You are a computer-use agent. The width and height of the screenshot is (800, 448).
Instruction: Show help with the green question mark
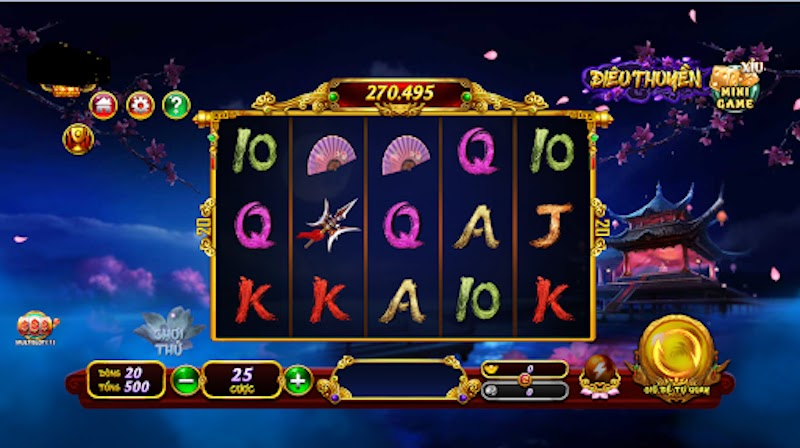point(176,104)
